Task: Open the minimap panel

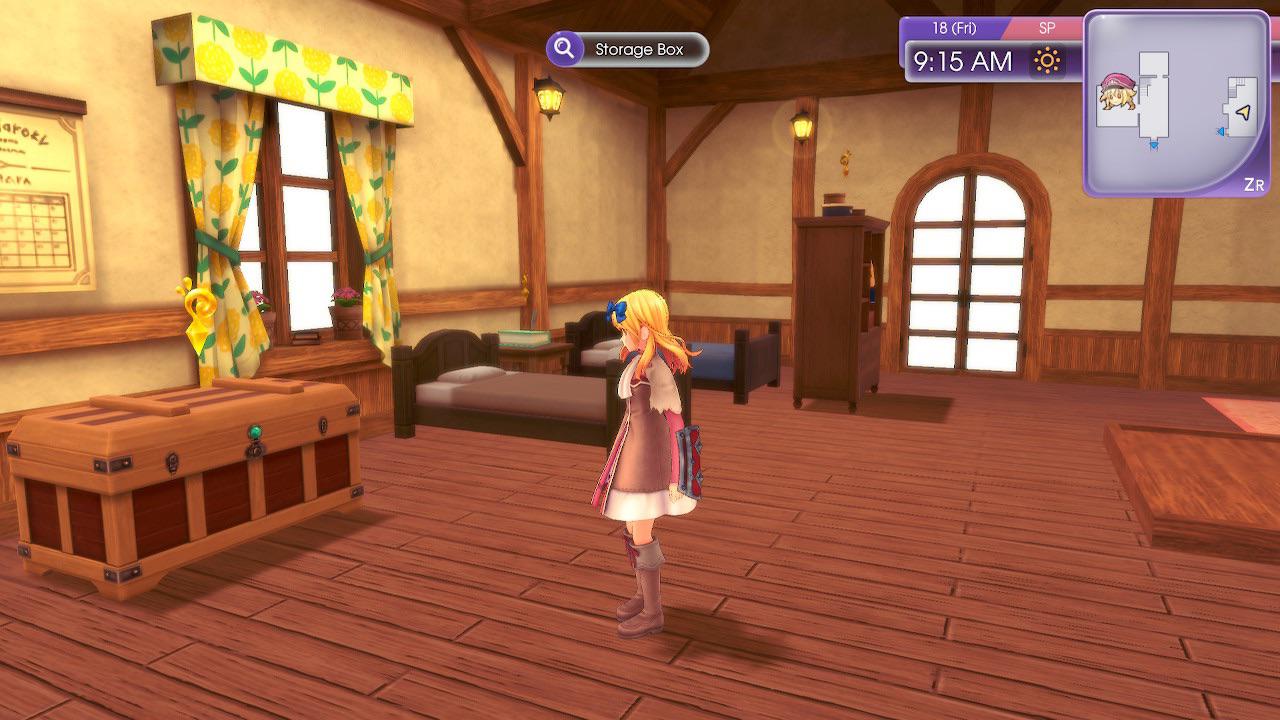Action: [1176, 103]
